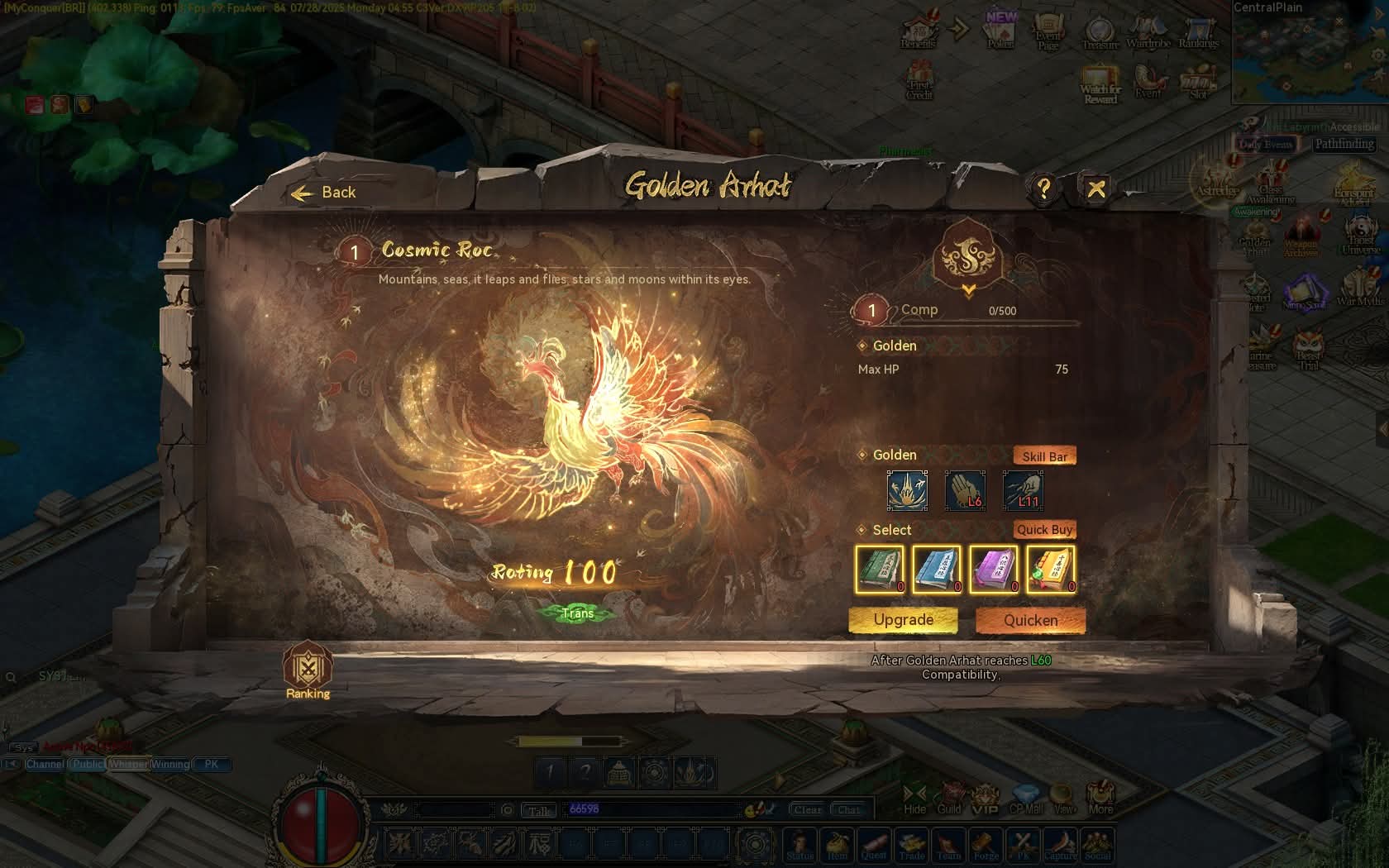This screenshot has height=868, width=1389.
Task: Open the Pathfinding panel
Action: point(1344,144)
